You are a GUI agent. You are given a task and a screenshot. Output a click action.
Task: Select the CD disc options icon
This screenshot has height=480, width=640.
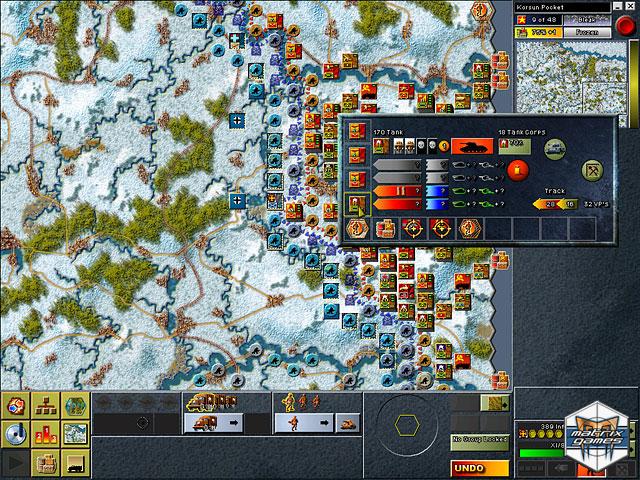16,434
